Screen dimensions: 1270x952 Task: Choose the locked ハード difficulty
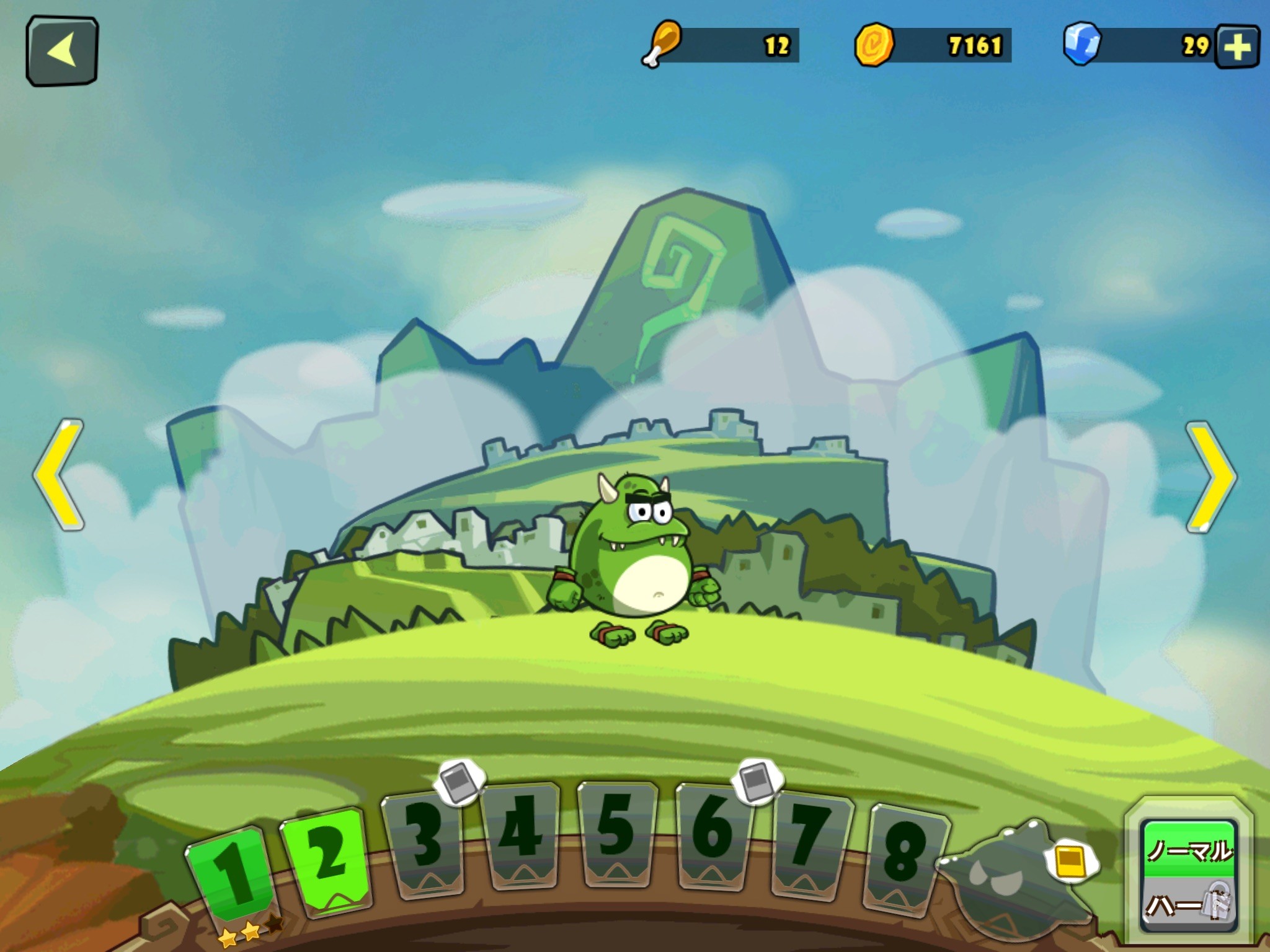(x=1189, y=906)
